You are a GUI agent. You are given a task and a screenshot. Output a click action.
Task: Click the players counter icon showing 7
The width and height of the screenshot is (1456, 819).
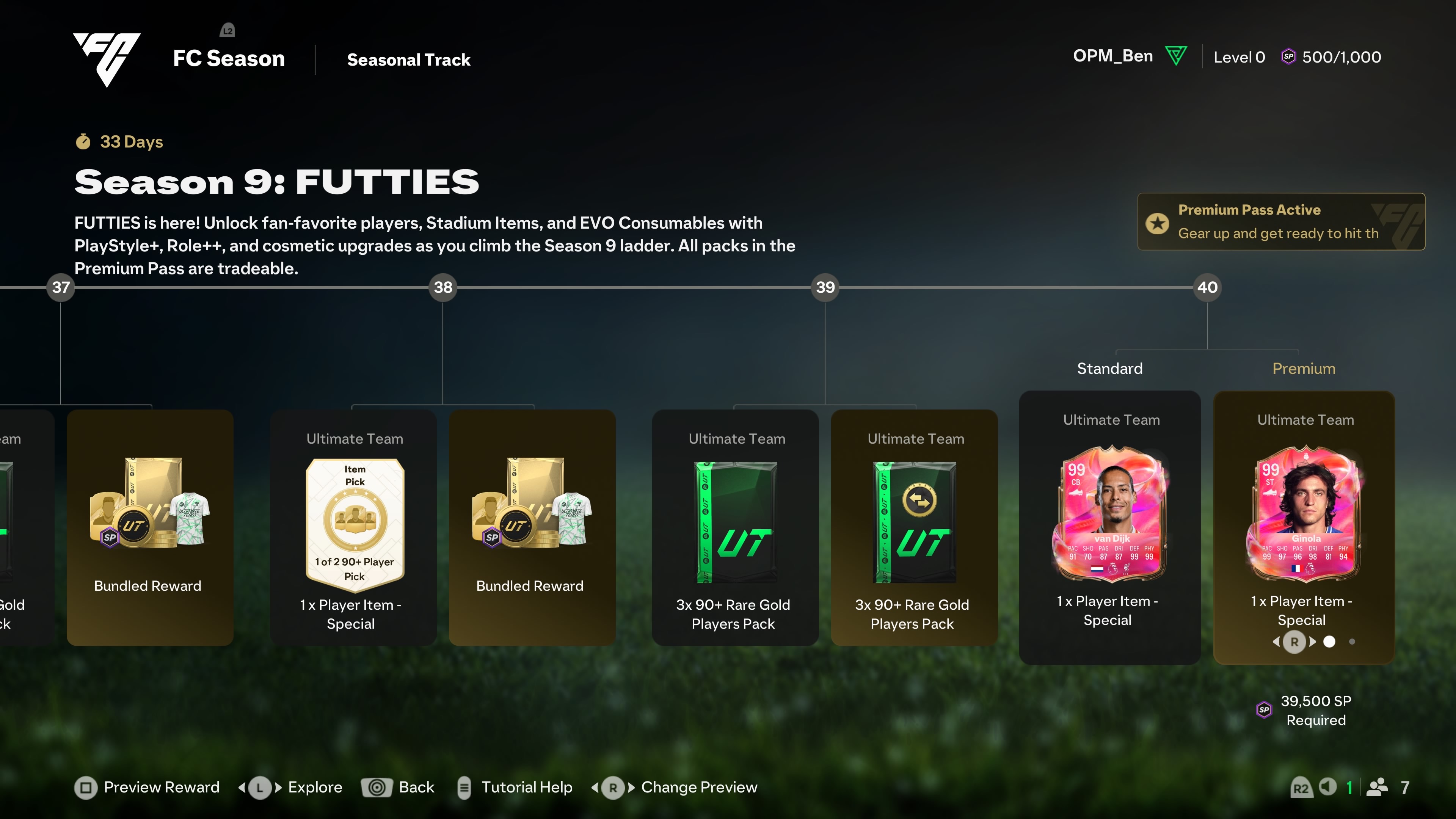(x=1378, y=787)
